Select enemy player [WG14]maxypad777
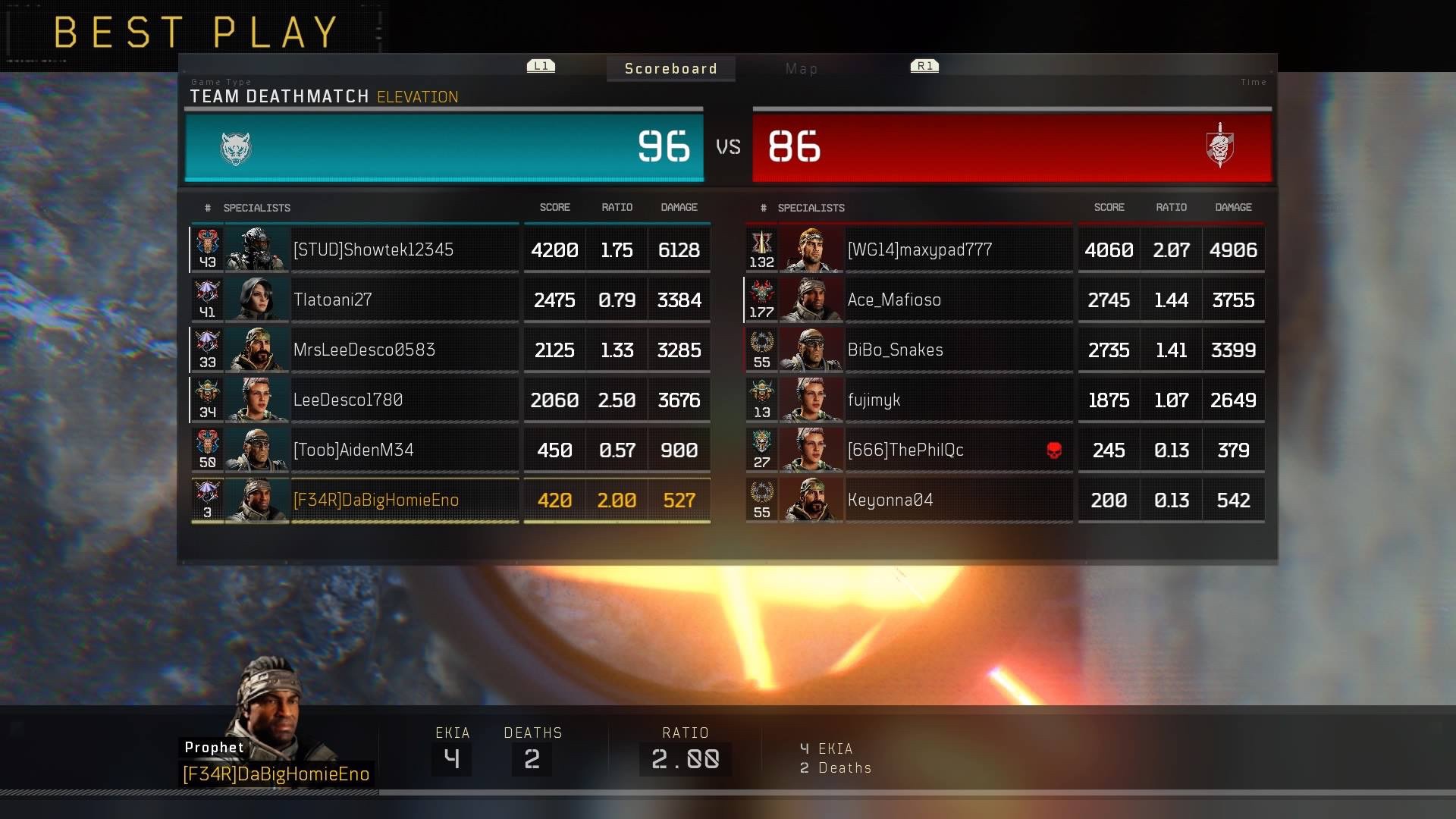 click(x=919, y=250)
